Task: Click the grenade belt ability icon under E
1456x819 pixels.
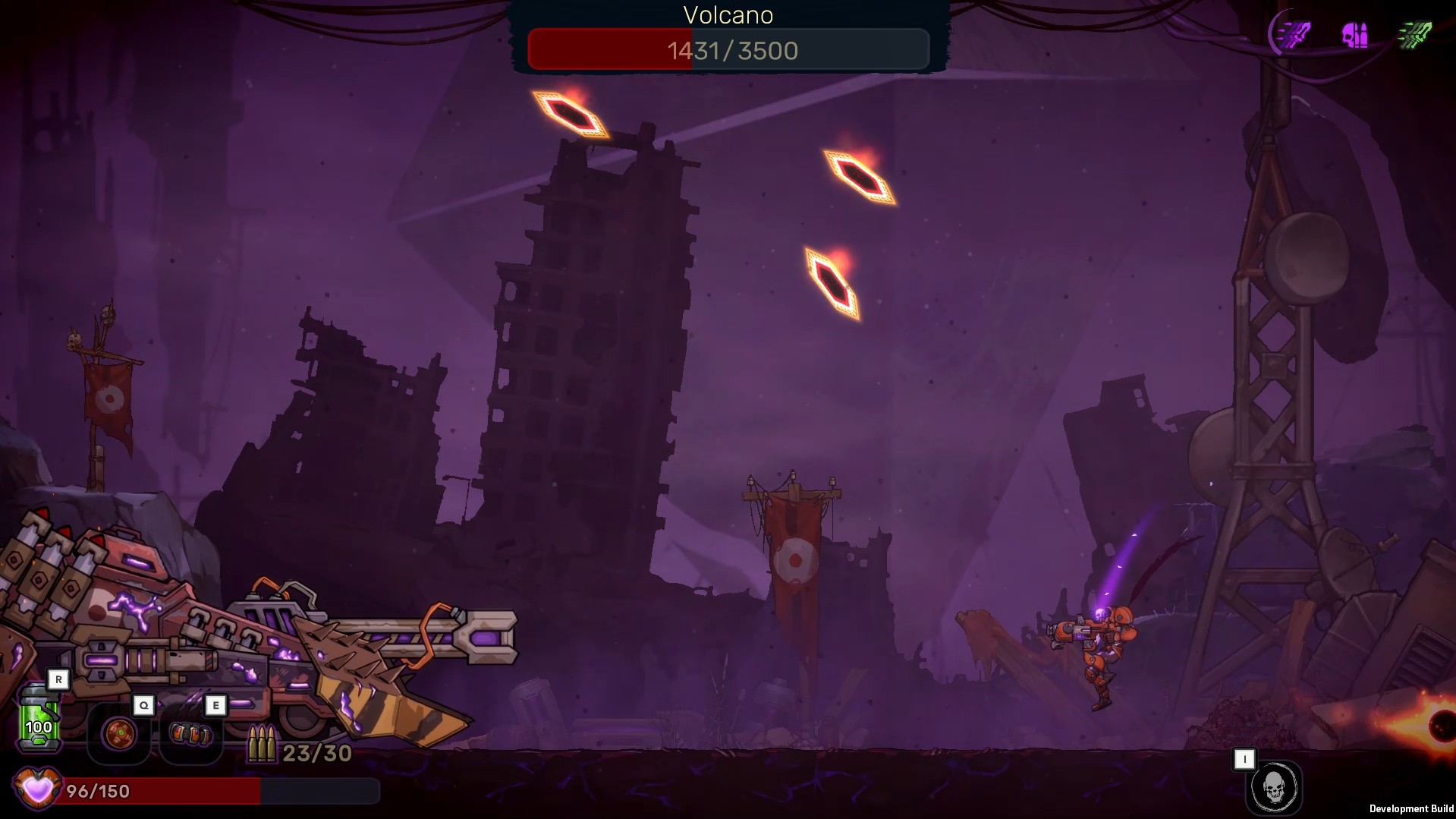Action: pos(192,734)
